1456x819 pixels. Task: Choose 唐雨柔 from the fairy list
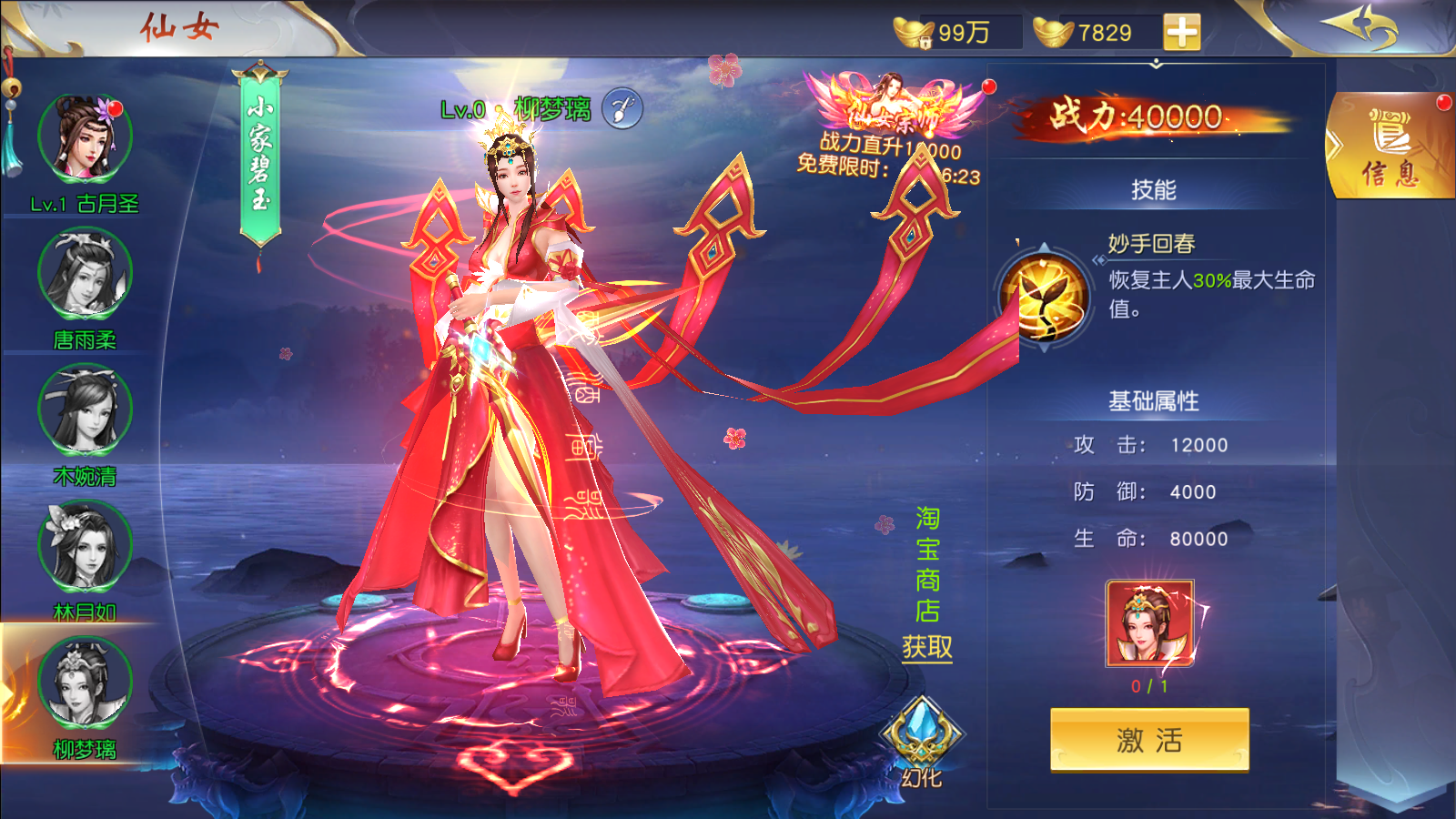pyautogui.click(x=85, y=274)
